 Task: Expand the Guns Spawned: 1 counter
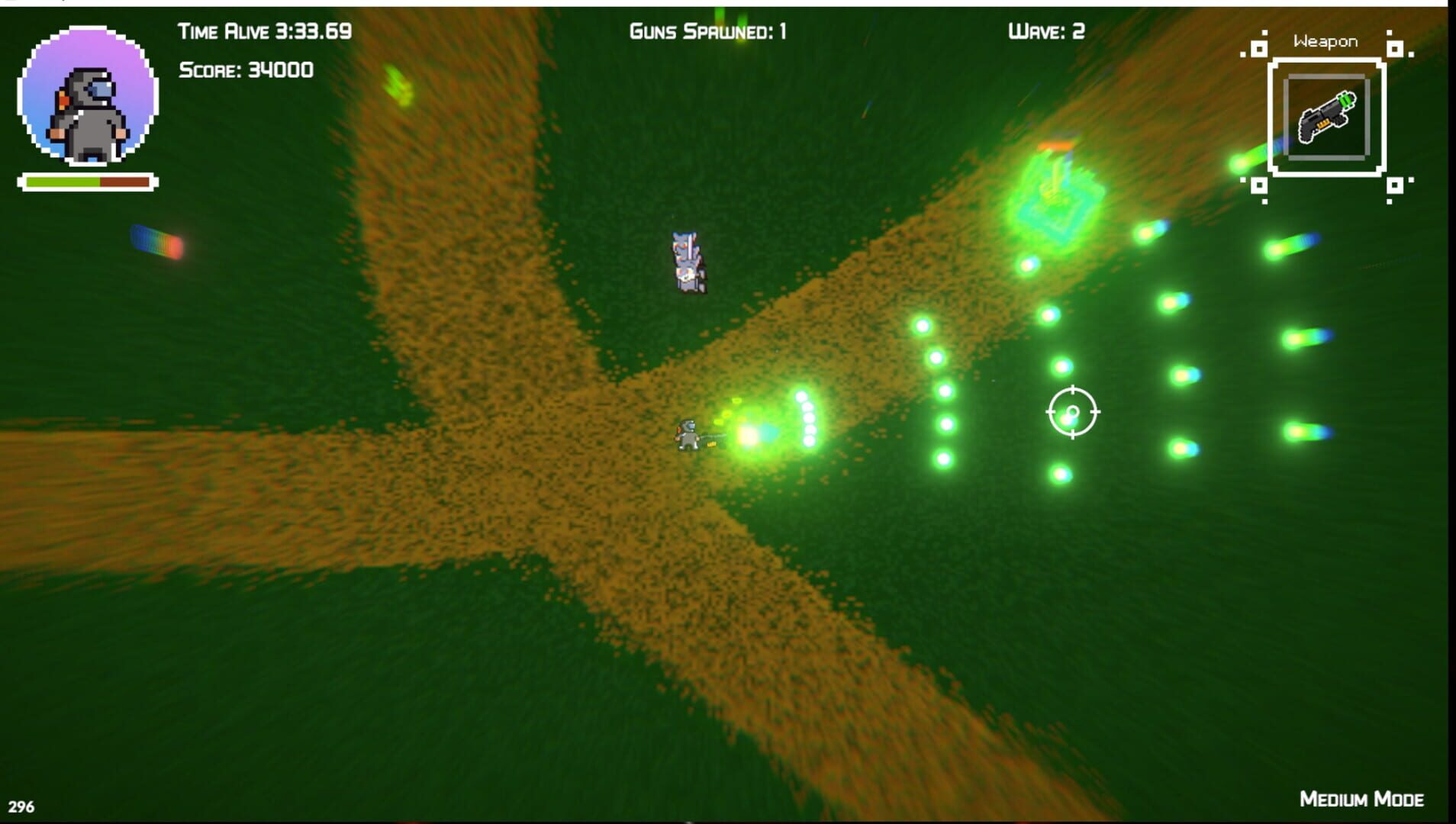tap(706, 32)
